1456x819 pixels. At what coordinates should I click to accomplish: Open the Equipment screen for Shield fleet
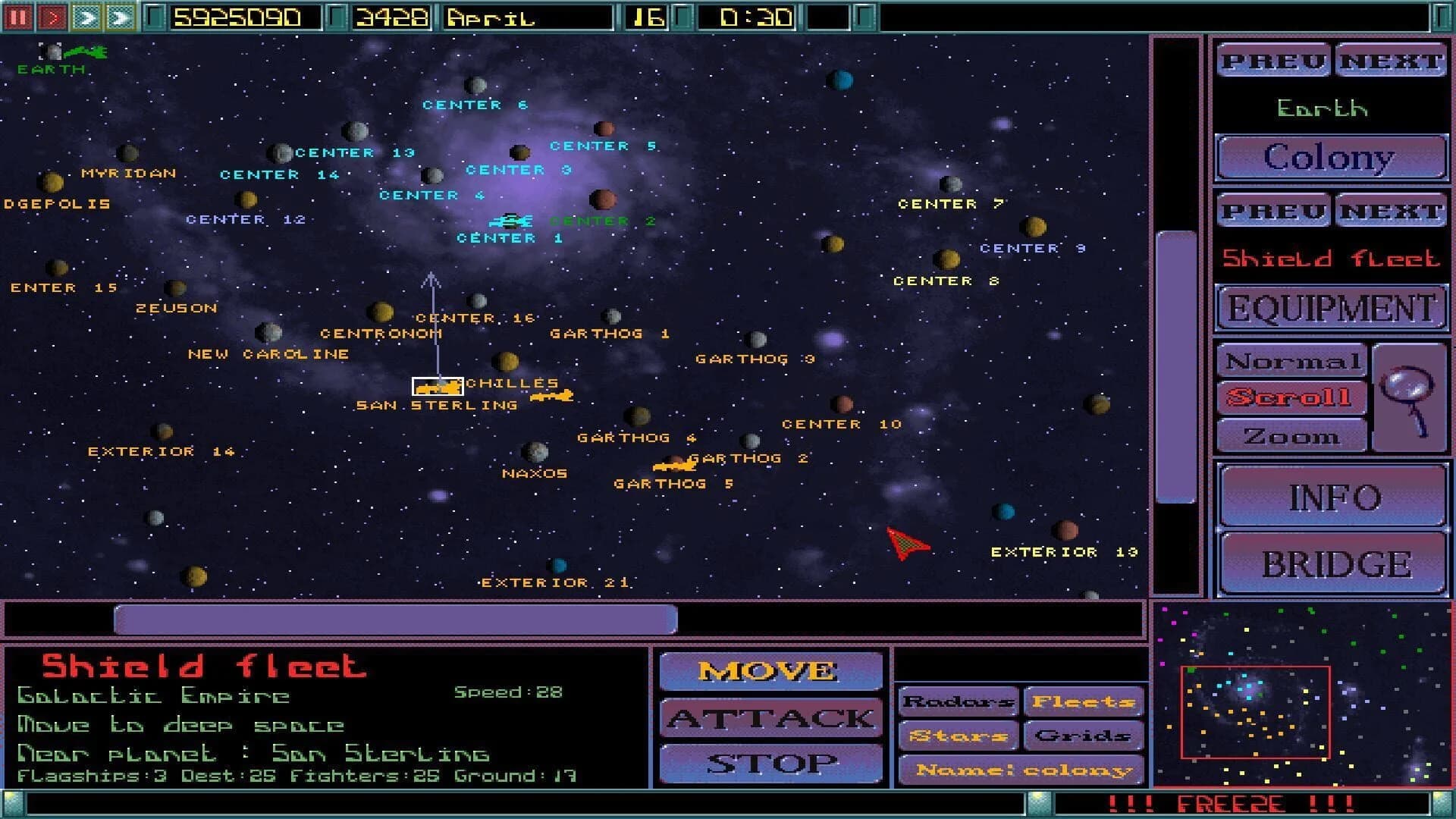click(x=1331, y=308)
